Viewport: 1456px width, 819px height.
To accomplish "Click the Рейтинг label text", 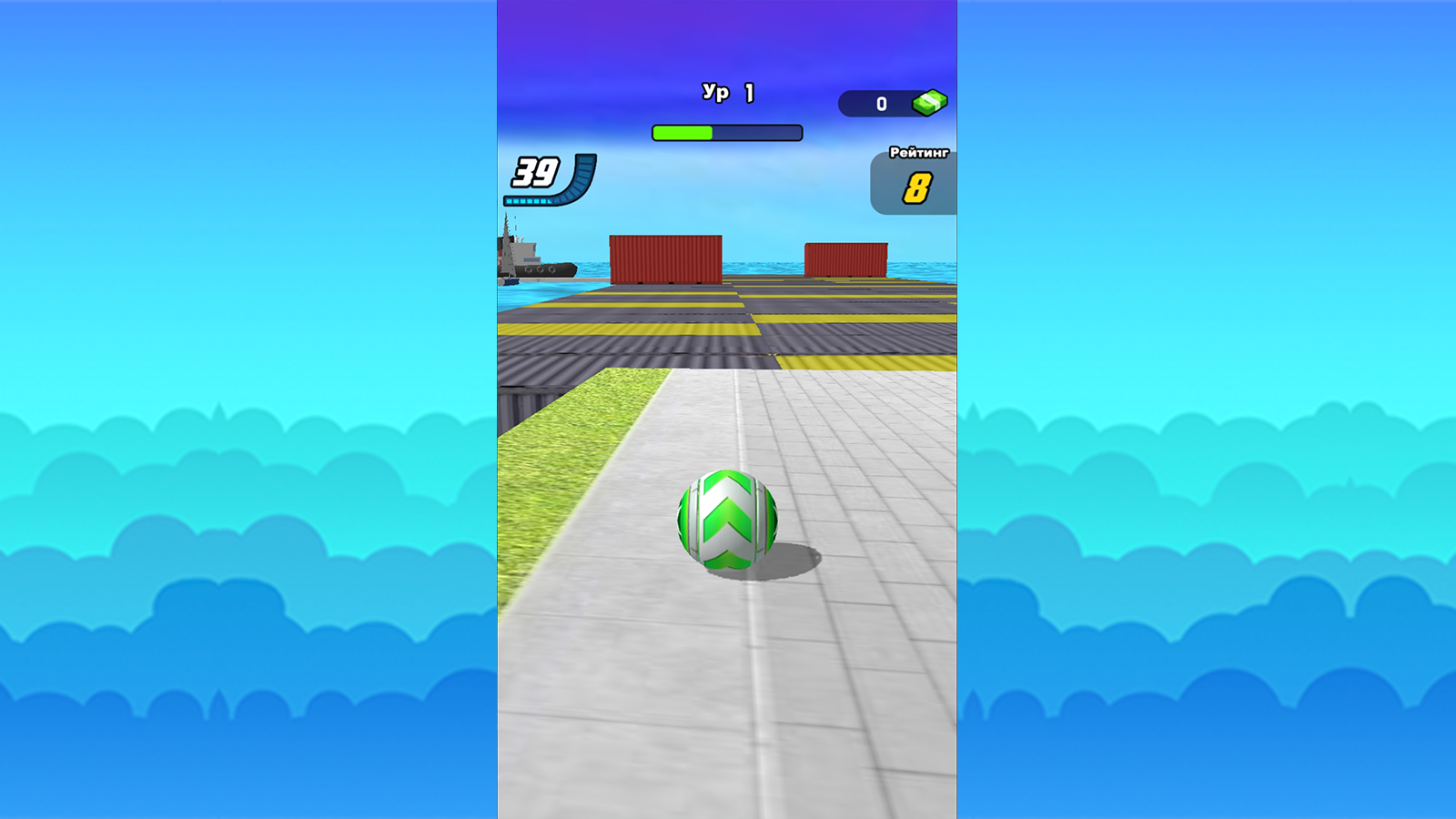I will 919,154.
